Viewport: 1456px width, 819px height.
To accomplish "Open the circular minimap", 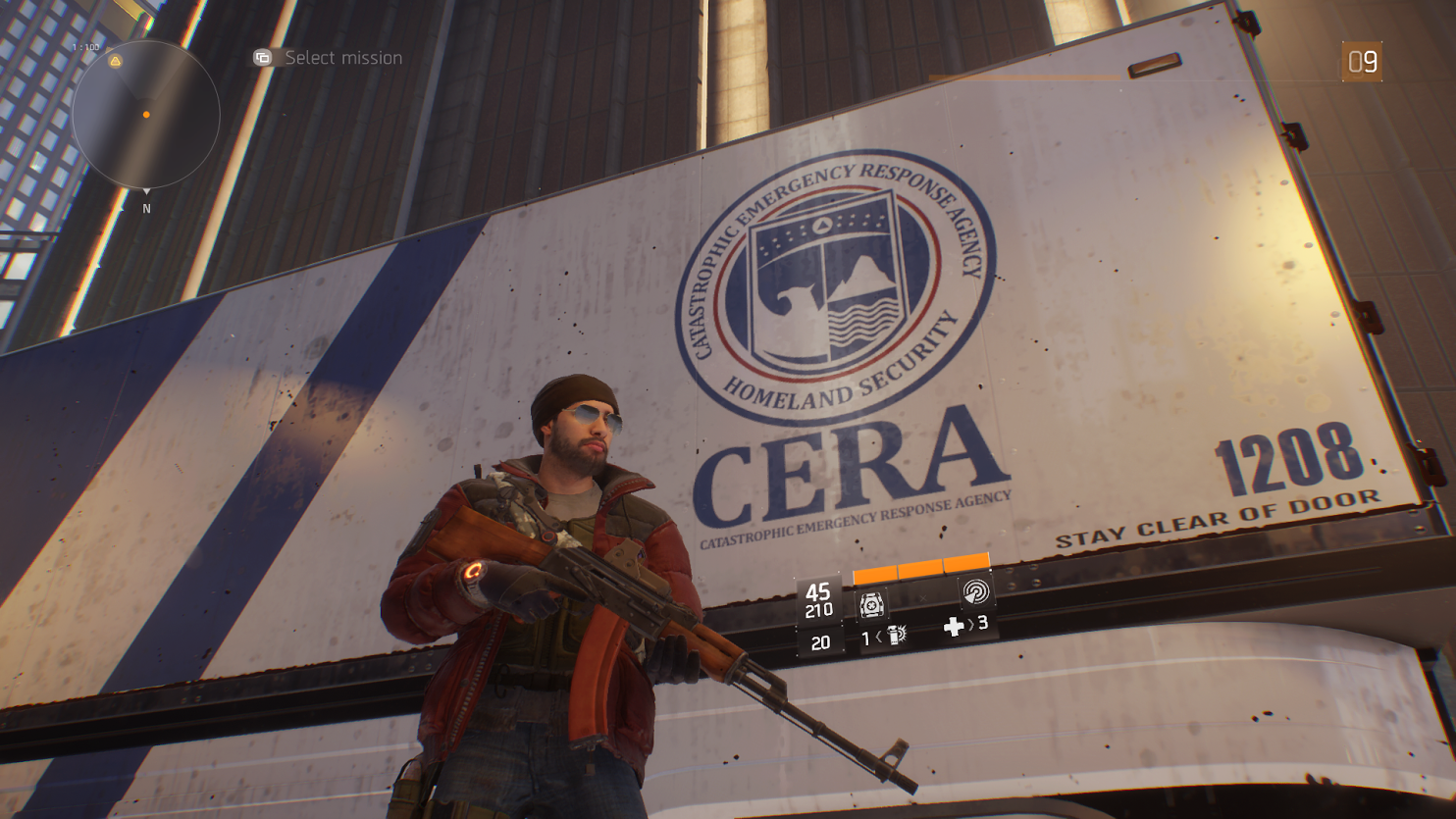I will [145, 114].
